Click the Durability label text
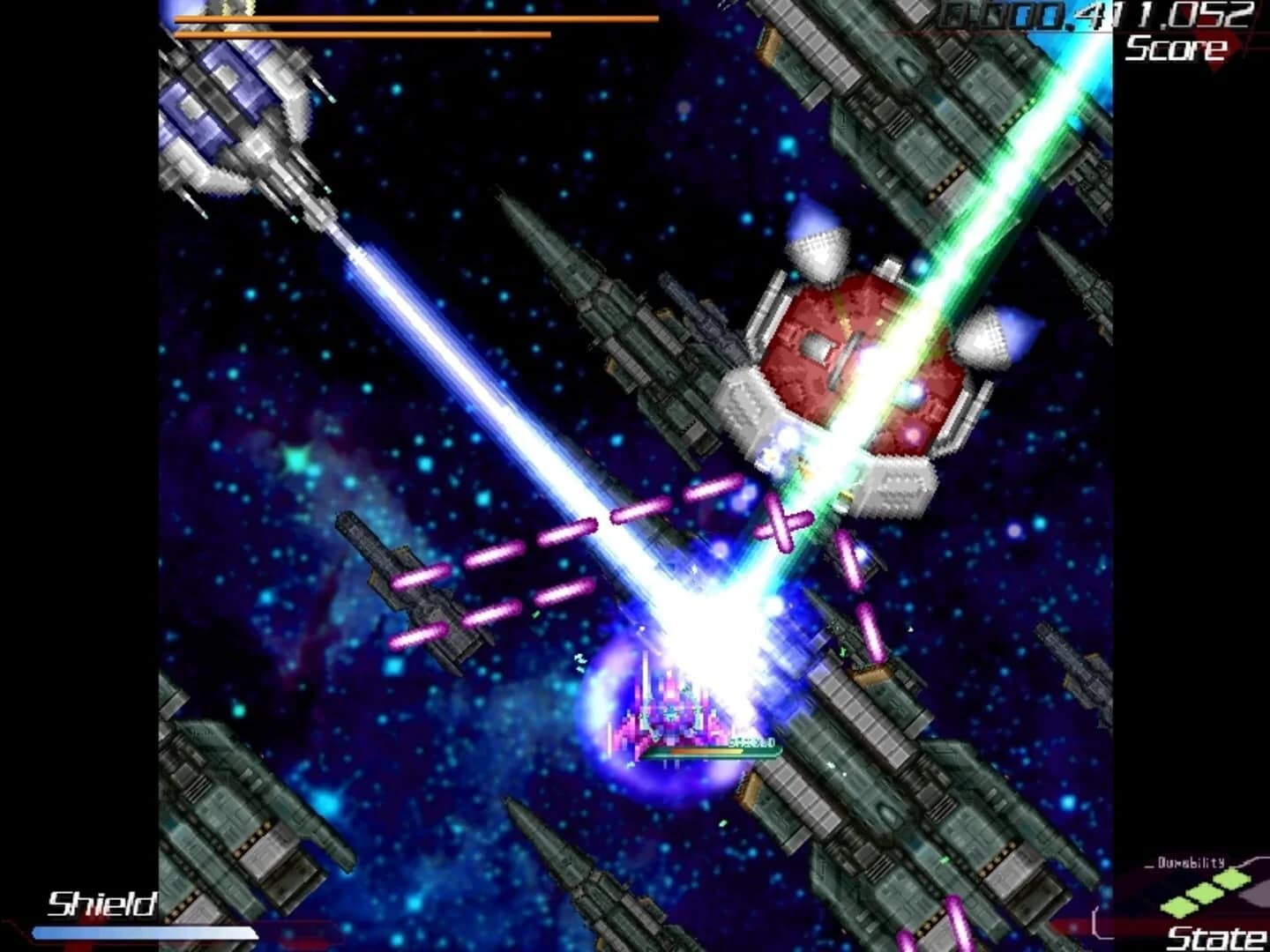Viewport: 1270px width, 952px height. tap(1190, 862)
